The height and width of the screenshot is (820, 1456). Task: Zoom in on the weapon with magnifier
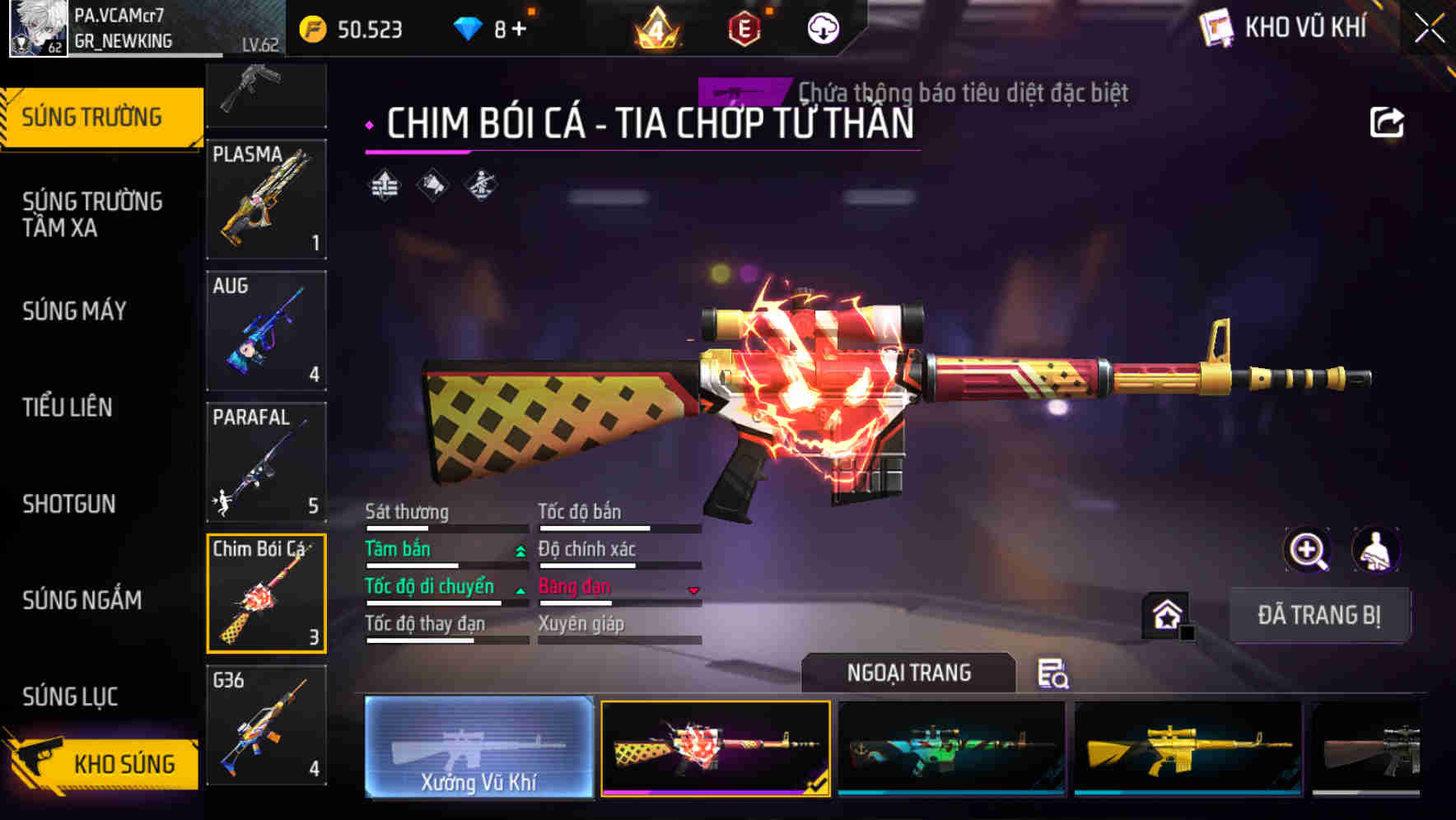coord(1305,550)
